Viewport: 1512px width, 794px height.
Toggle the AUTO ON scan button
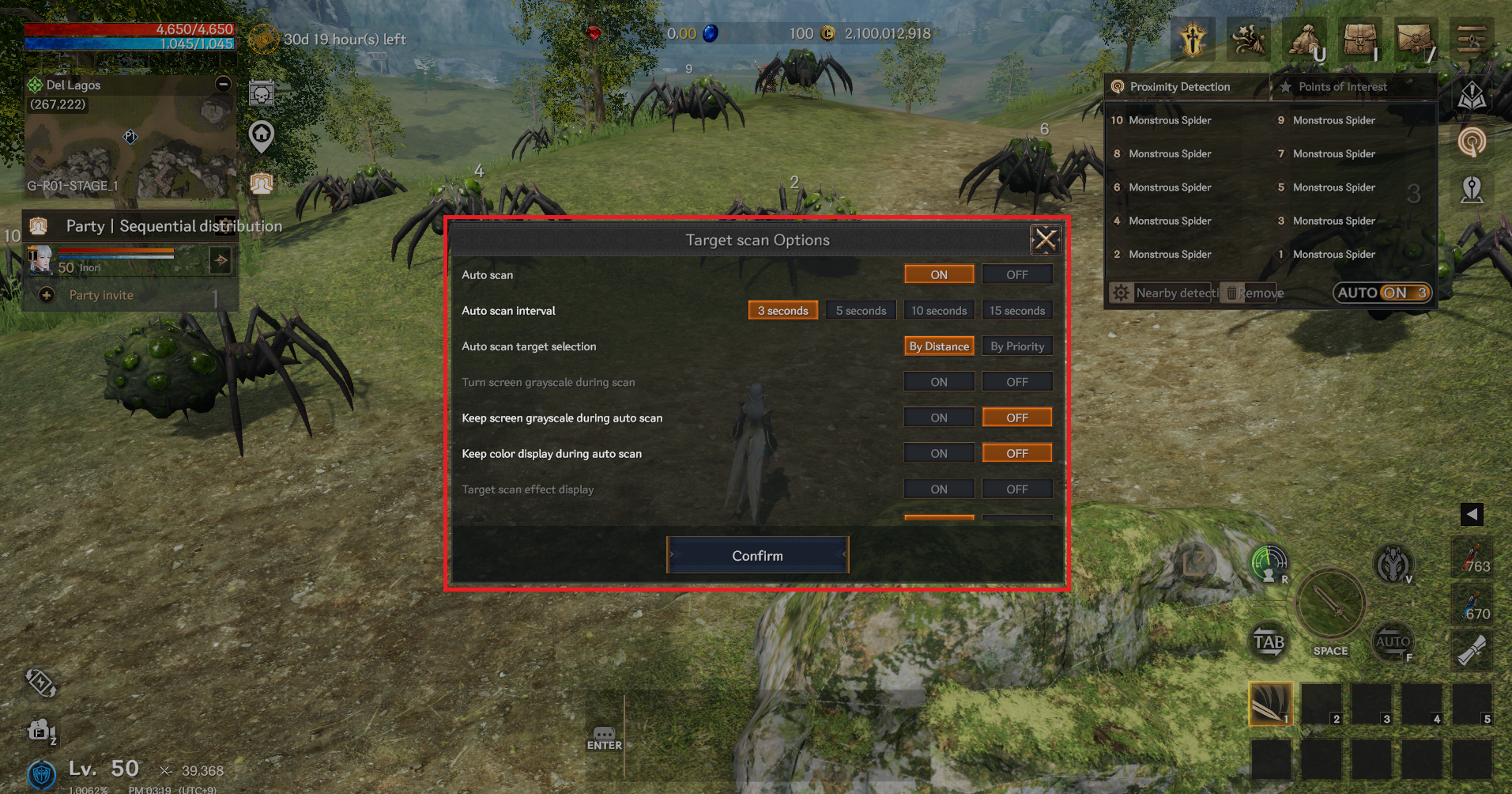(x=1382, y=293)
